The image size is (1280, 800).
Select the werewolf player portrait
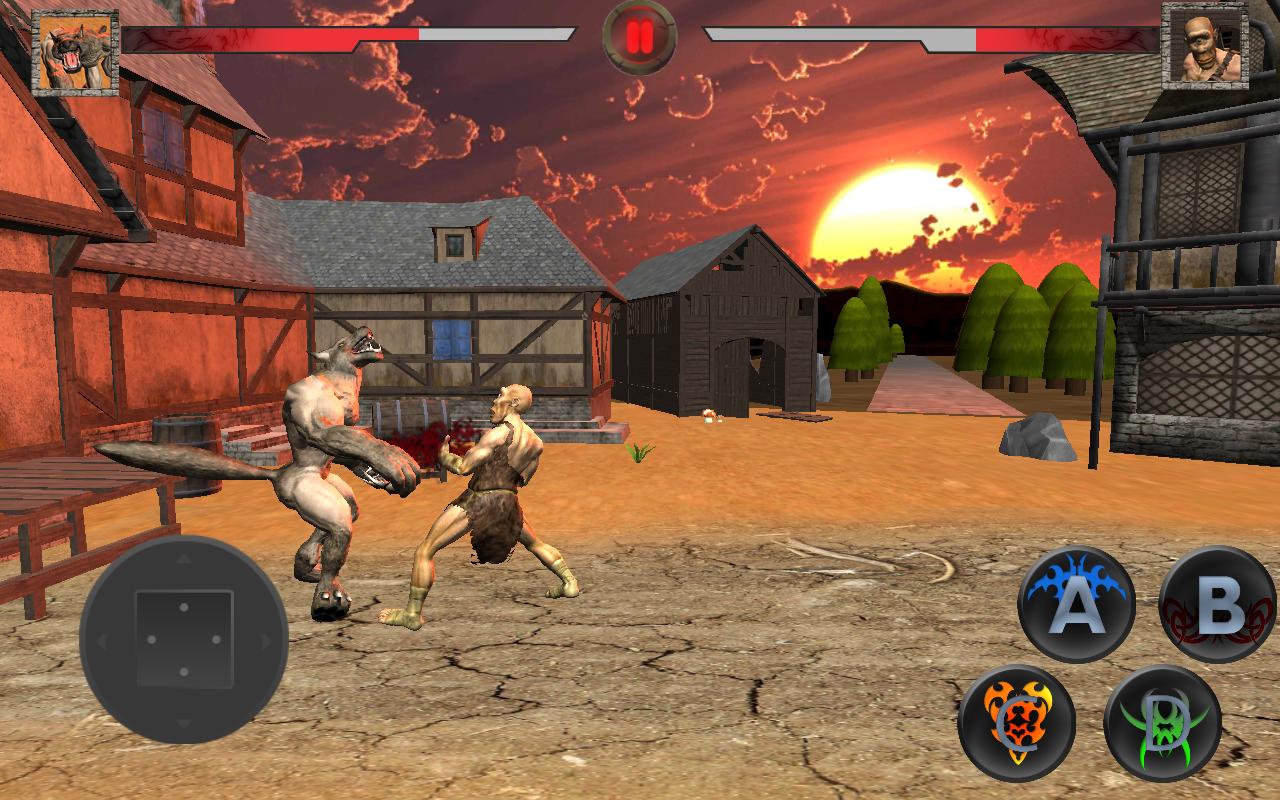click(x=75, y=53)
